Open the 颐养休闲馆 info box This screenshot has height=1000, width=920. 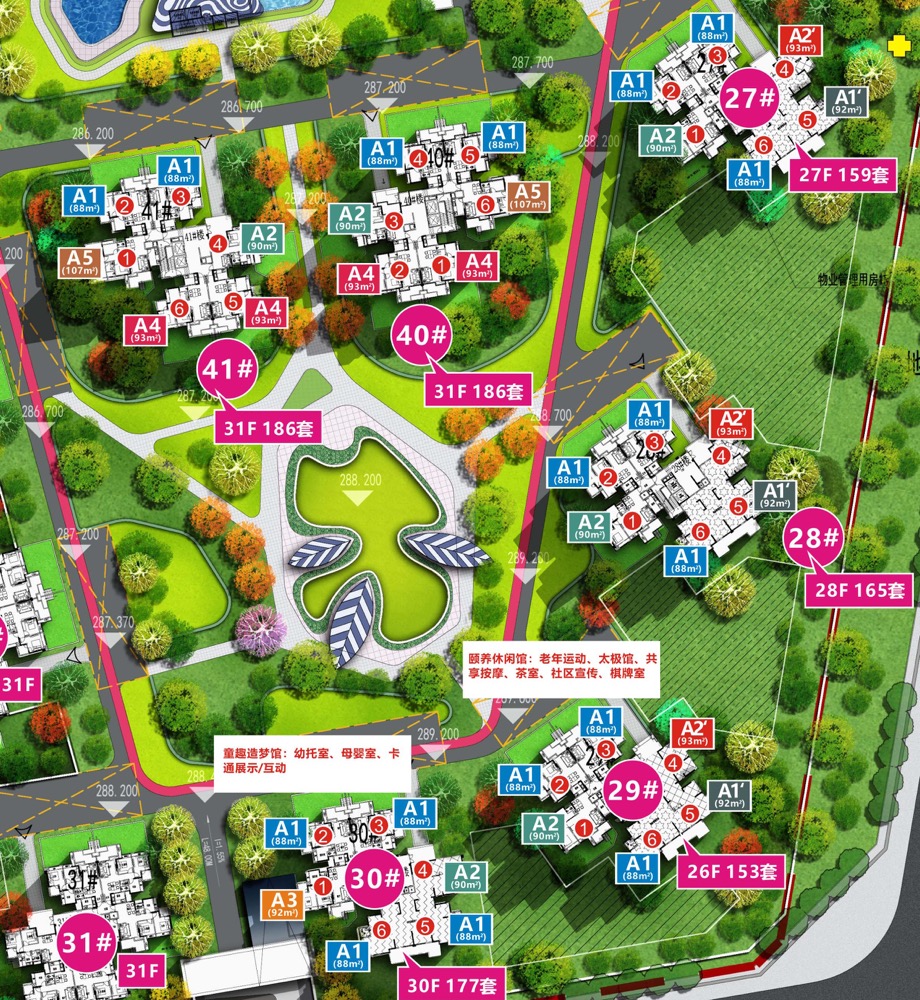pyautogui.click(x=565, y=669)
